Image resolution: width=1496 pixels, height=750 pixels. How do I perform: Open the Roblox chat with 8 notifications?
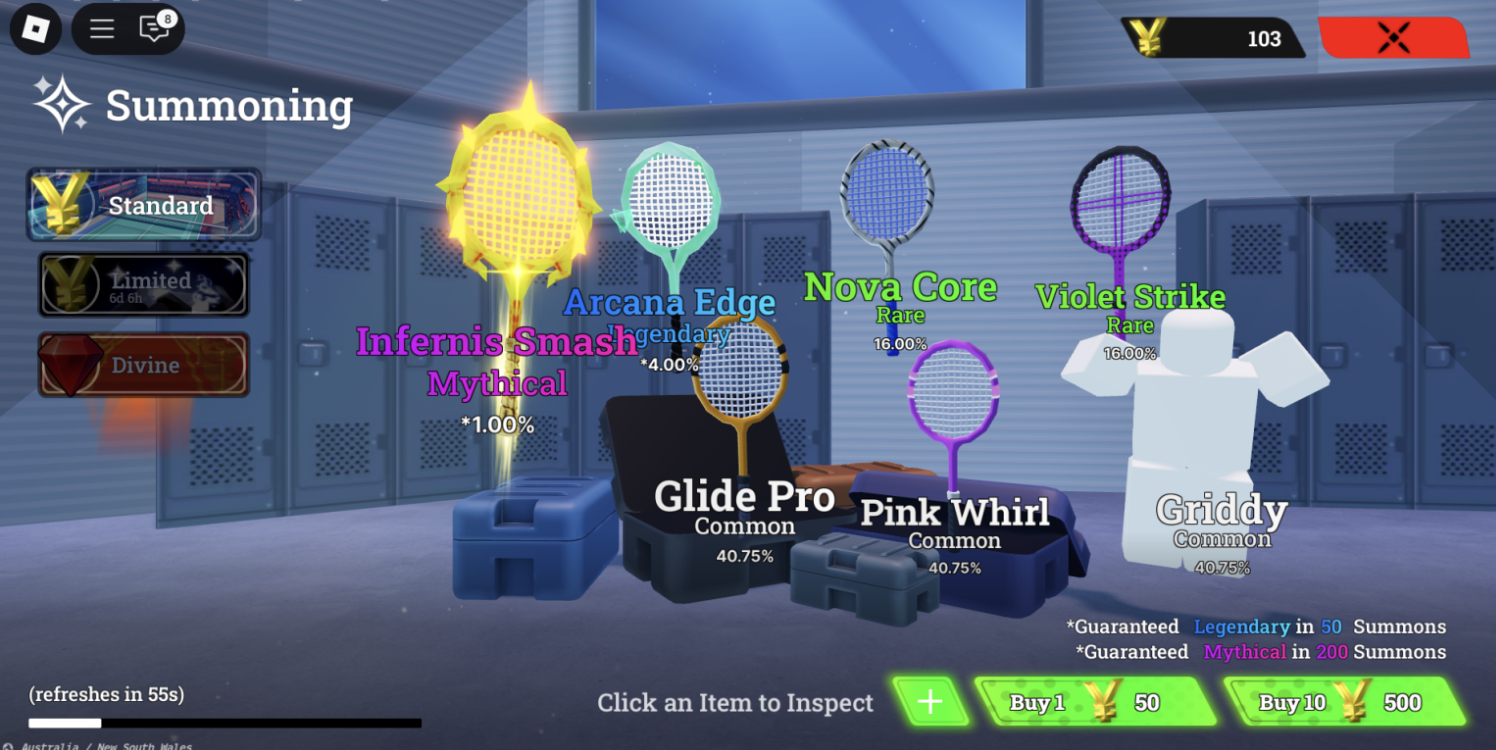point(155,29)
